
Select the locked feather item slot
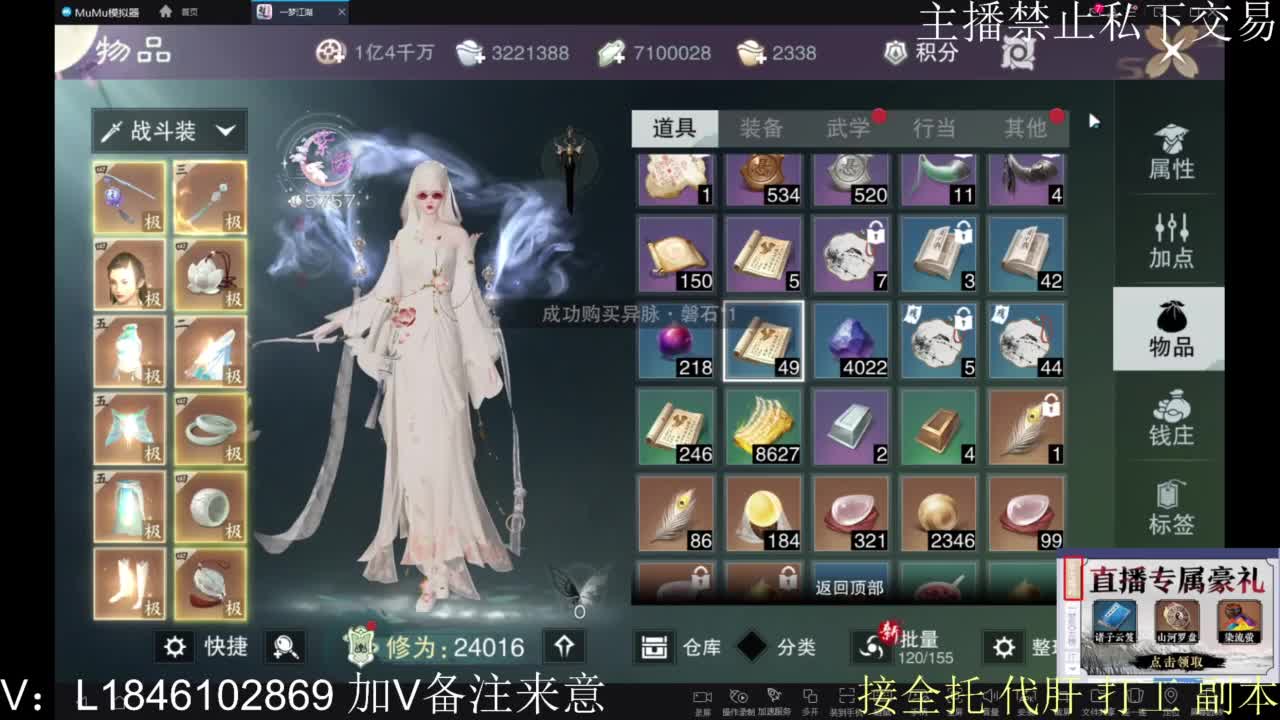[1028, 430]
